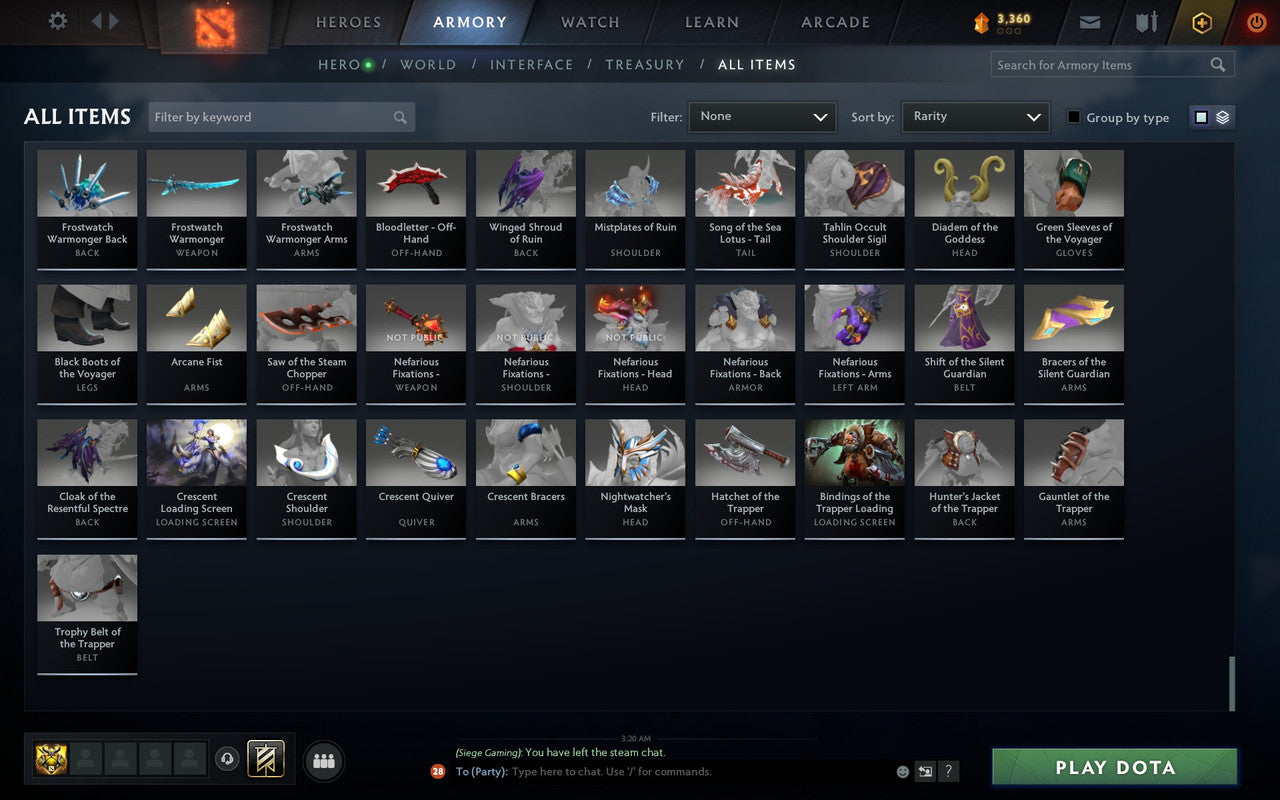Open the Sort by Rarity dropdown
1280x800 pixels.
(975, 117)
